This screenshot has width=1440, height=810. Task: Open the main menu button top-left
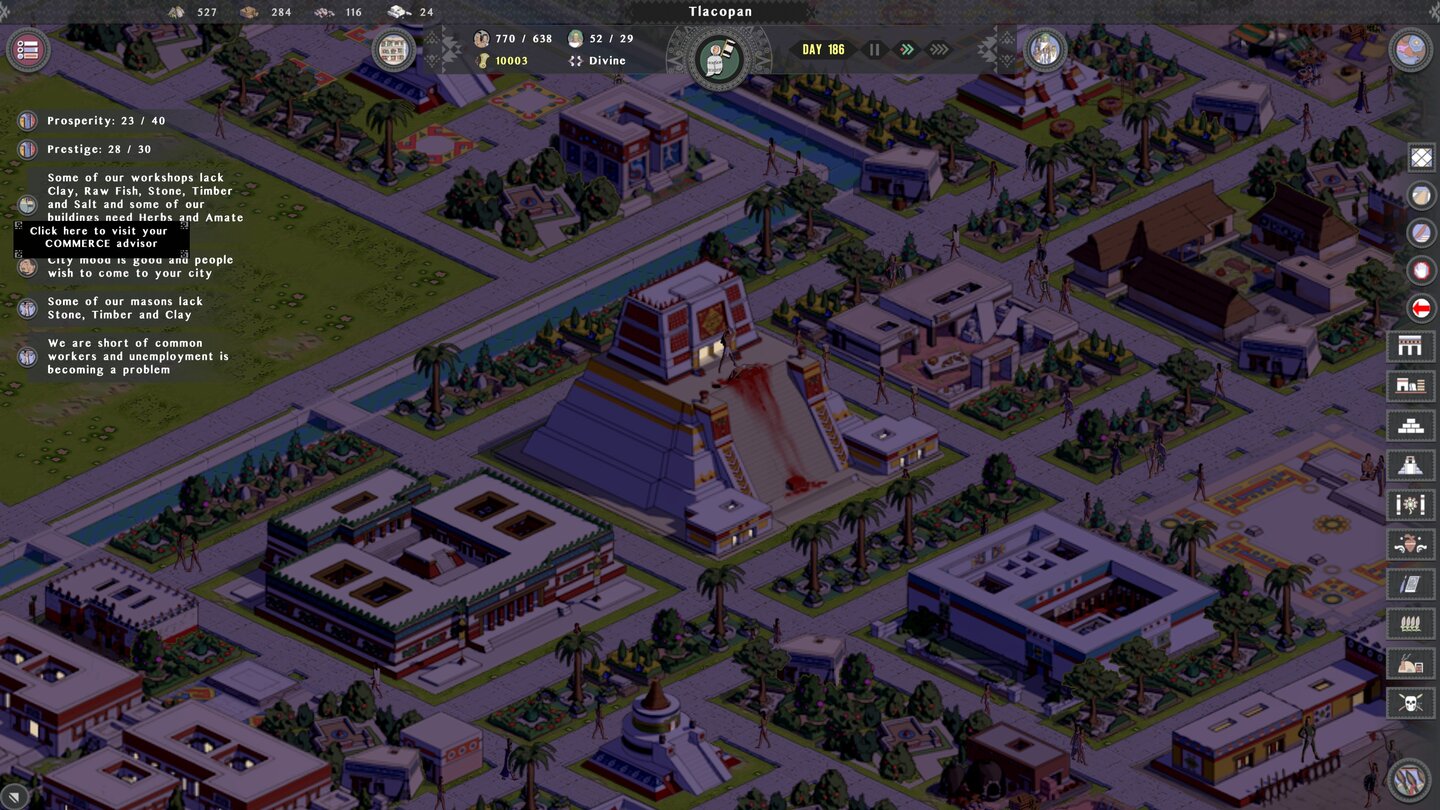click(27, 51)
